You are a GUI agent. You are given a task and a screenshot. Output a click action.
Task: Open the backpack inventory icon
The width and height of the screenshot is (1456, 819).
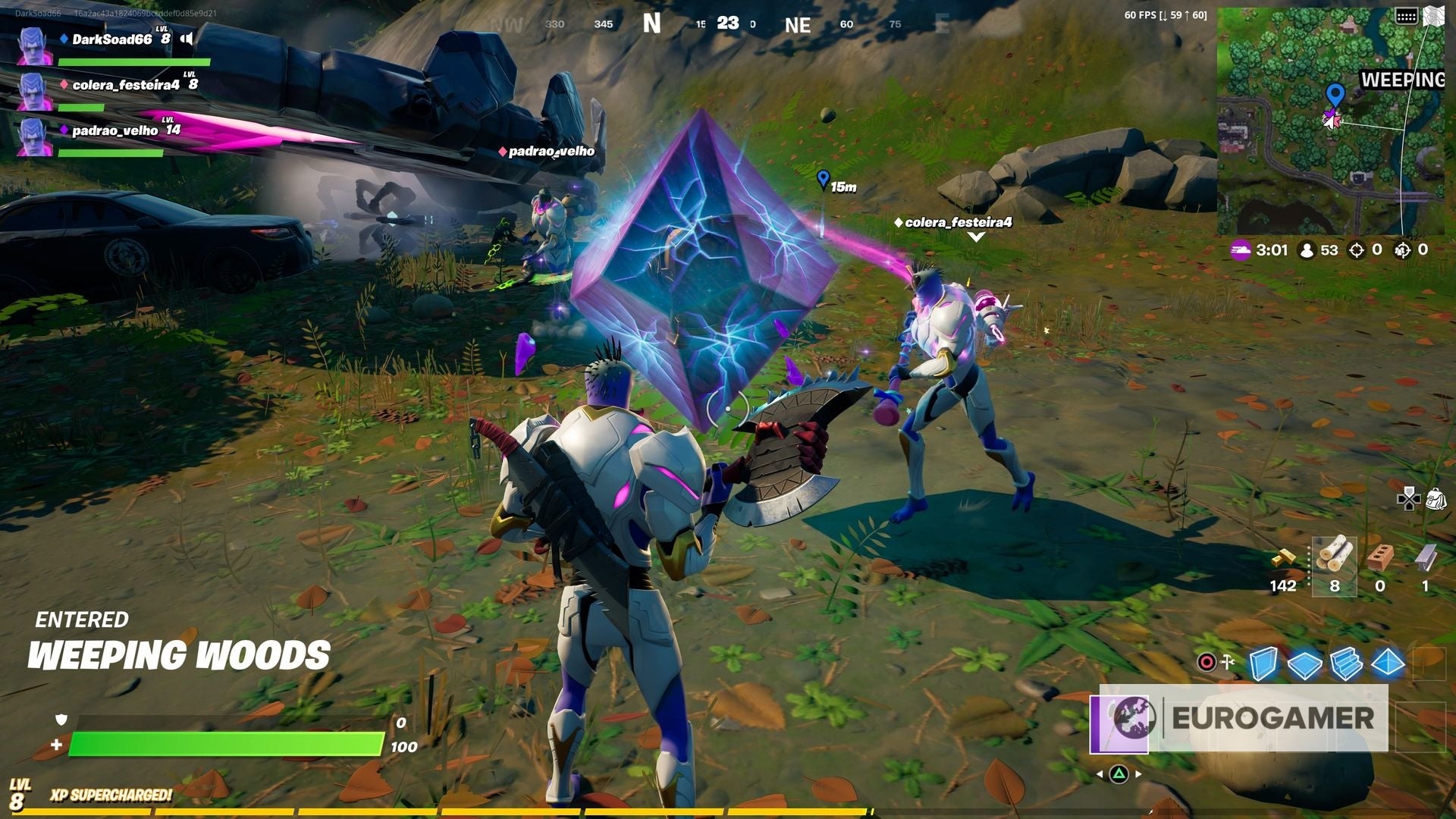click(1436, 499)
